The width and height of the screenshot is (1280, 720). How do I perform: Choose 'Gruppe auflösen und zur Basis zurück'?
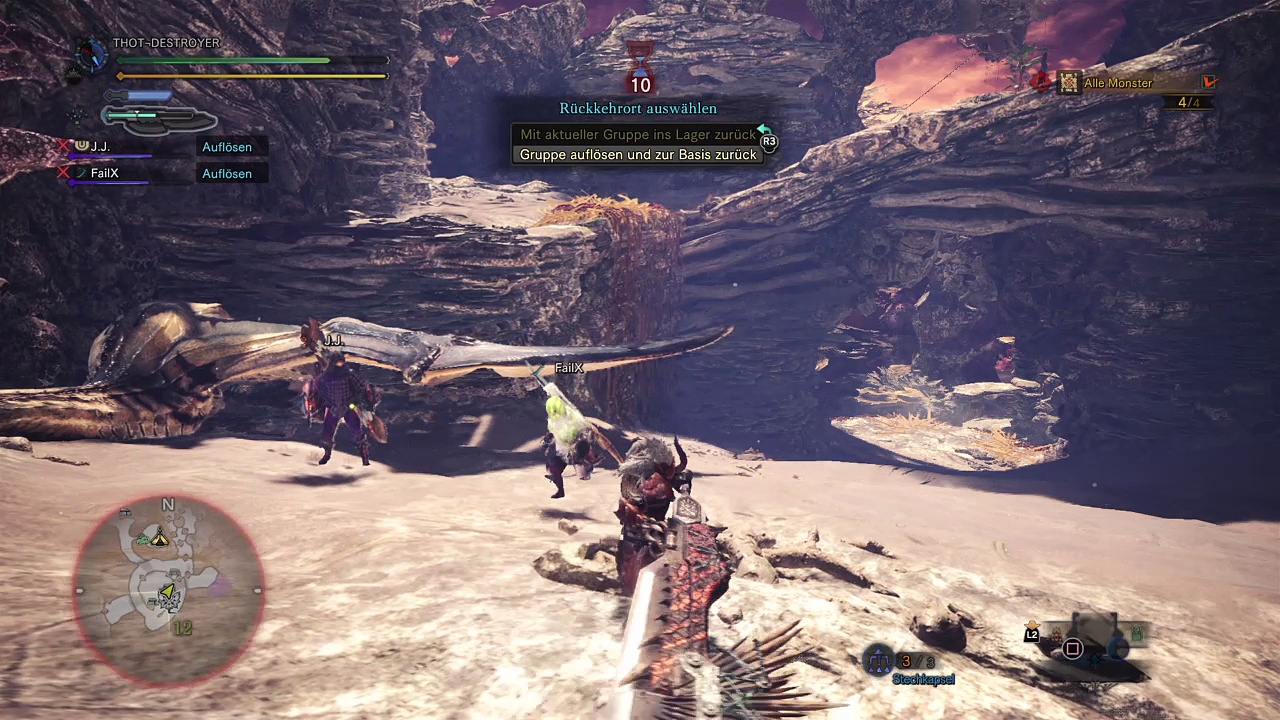(637, 155)
